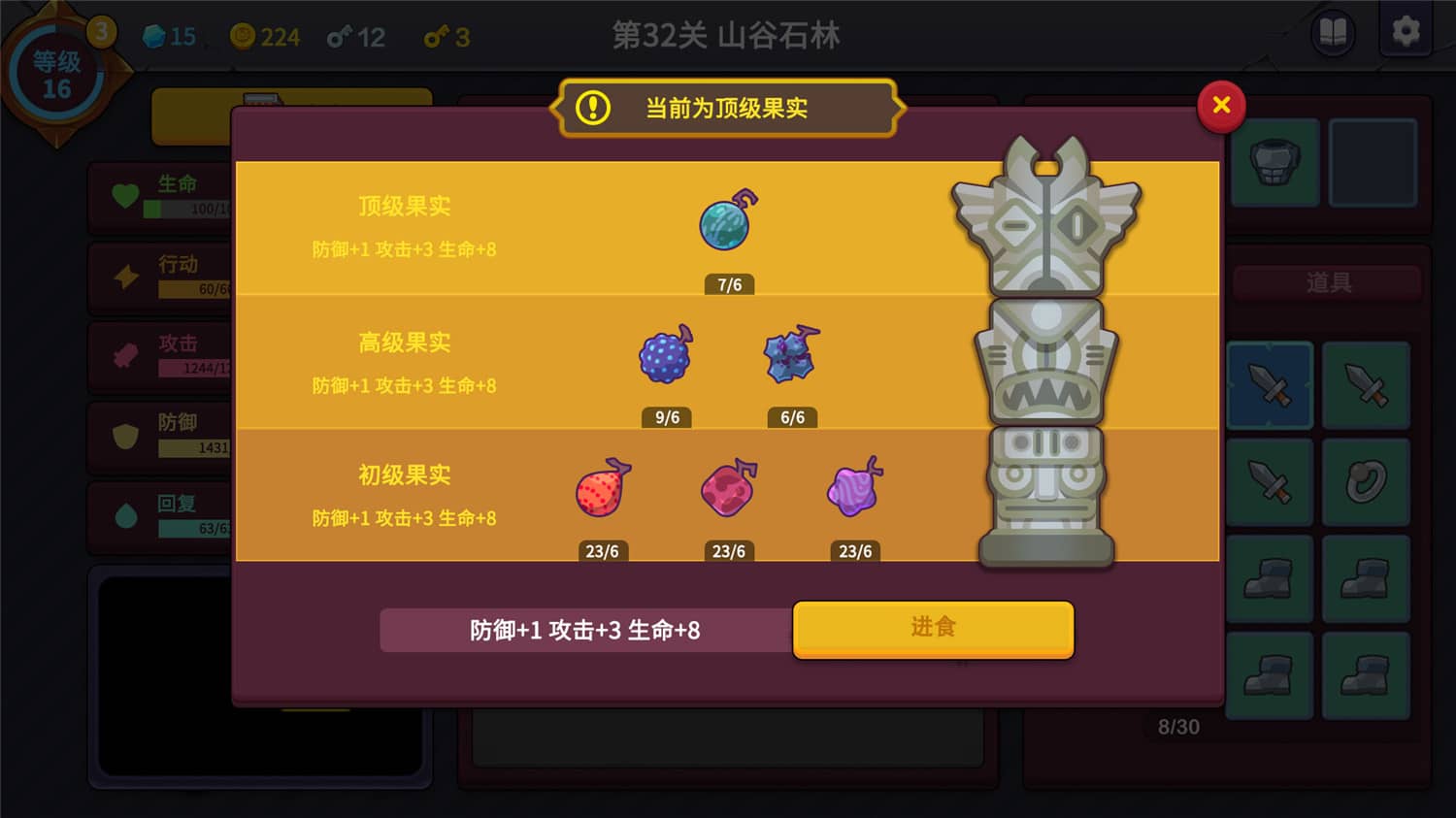The image size is (1456, 818).
Task: Click the lightning icon beside 行动 stat
Action: (125, 275)
